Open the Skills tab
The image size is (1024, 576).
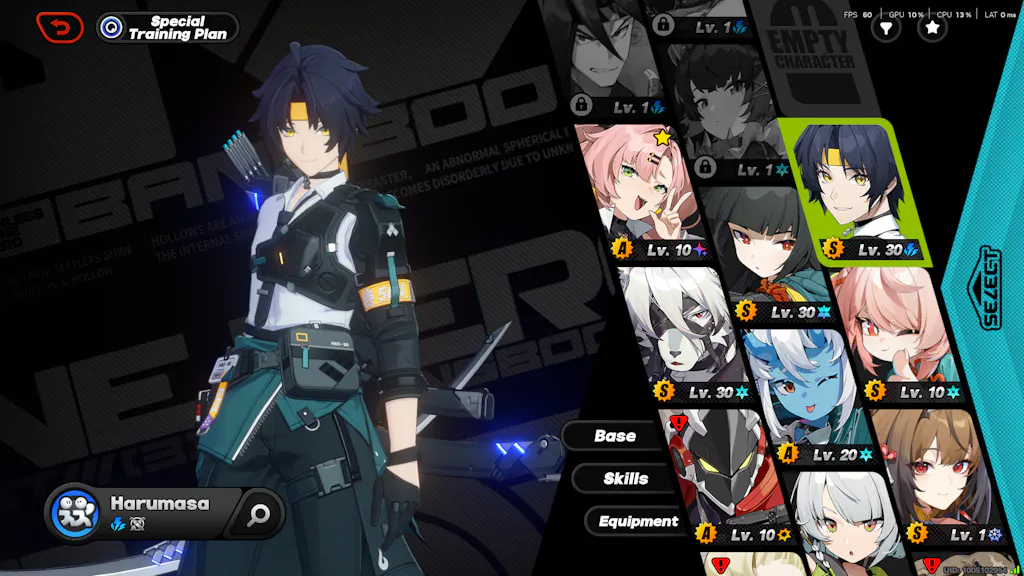coord(625,479)
